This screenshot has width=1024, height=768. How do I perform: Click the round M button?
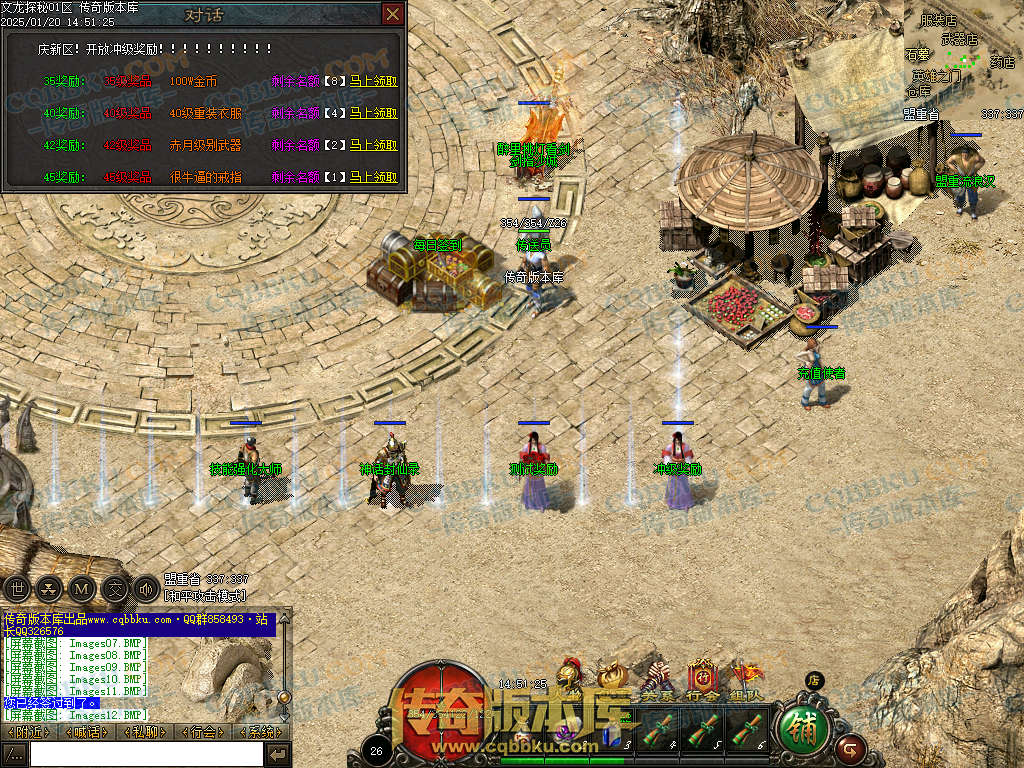82,588
